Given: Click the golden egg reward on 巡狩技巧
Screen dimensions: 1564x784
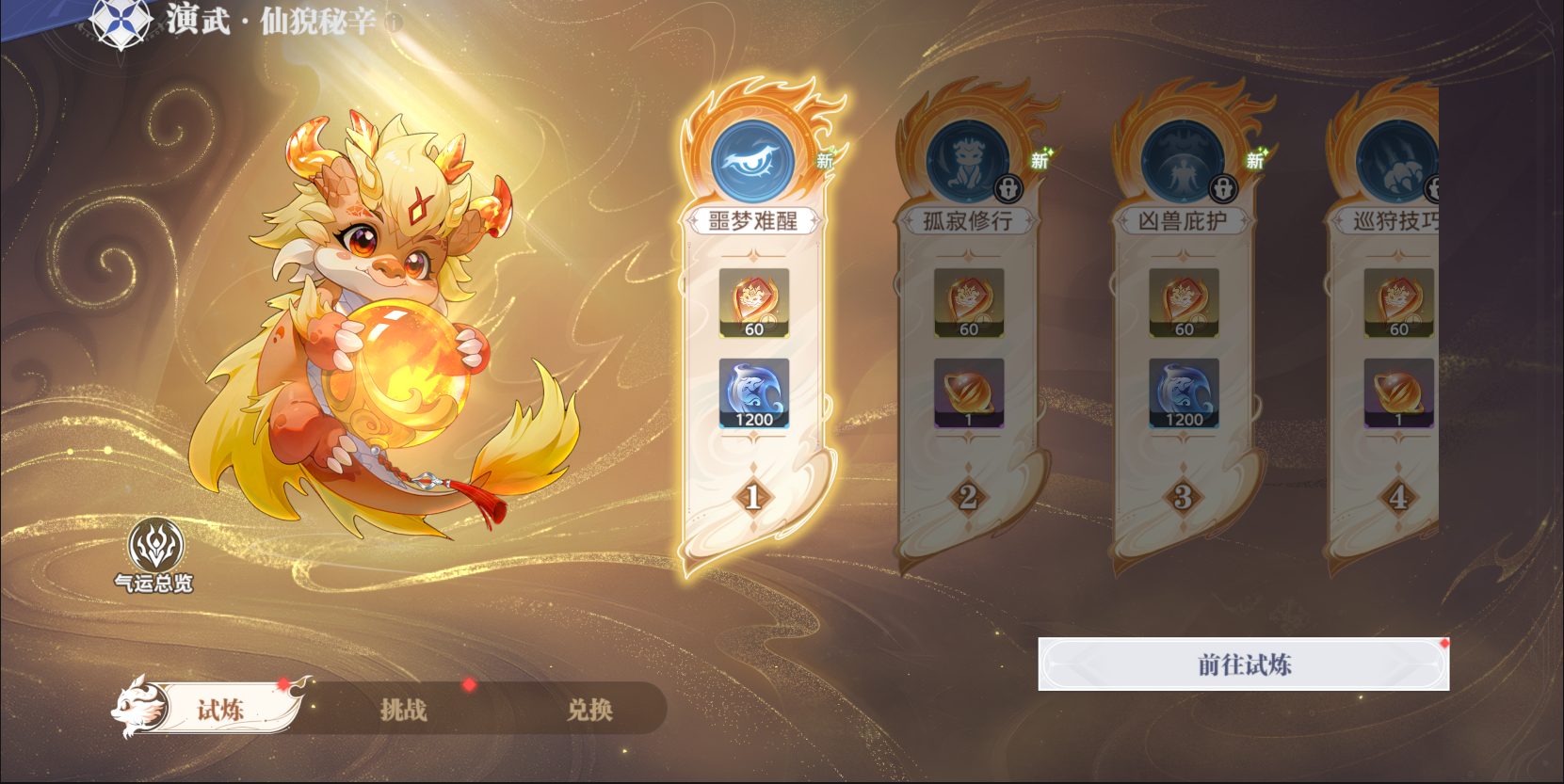Looking at the screenshot, I should [1397, 393].
